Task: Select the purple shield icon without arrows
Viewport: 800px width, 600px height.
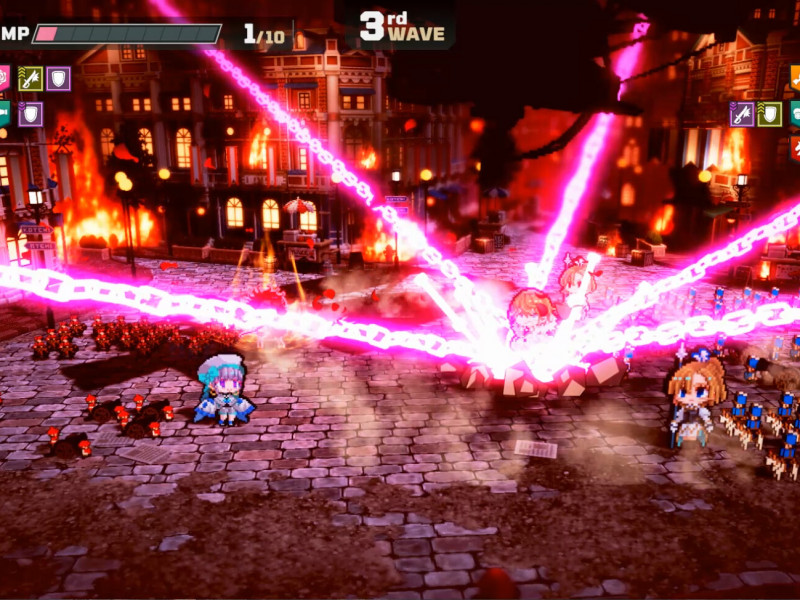Action: 58,79
